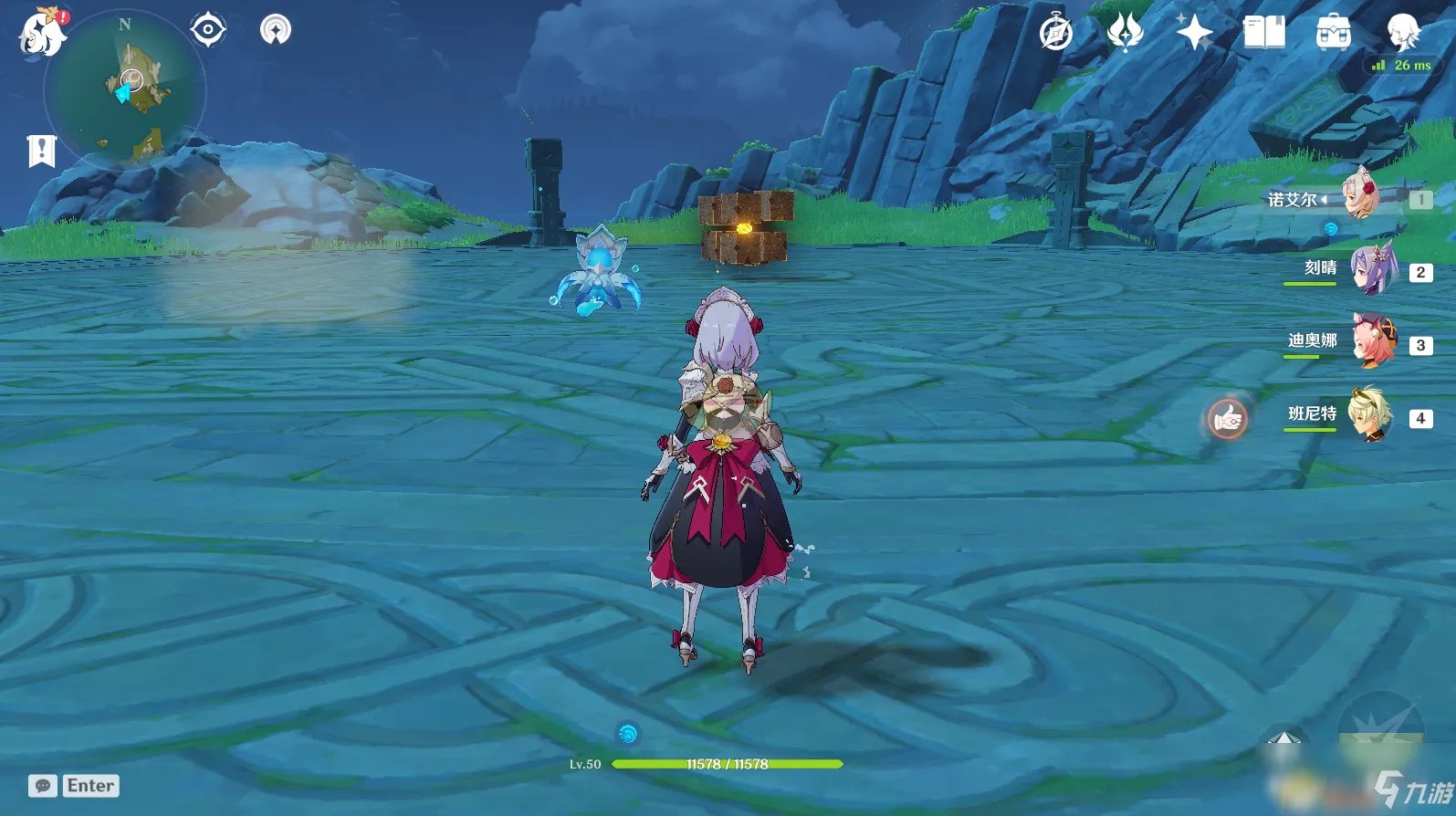The height and width of the screenshot is (816, 1456).
Task: Switch to party member 刻晴
Action: [x=1372, y=271]
